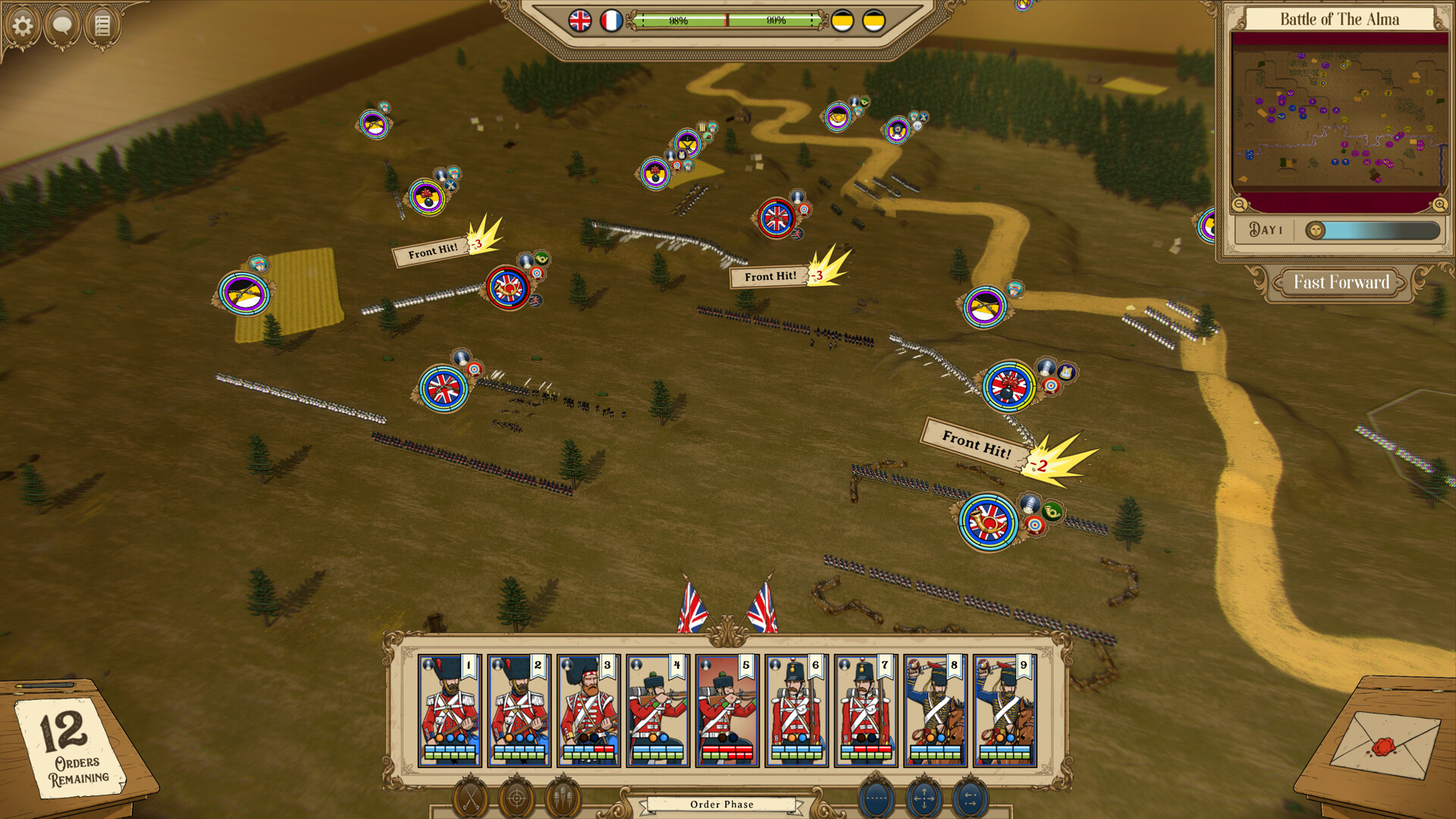Click the Order Phase banner
Screen dimensions: 1456x819
tap(721, 805)
